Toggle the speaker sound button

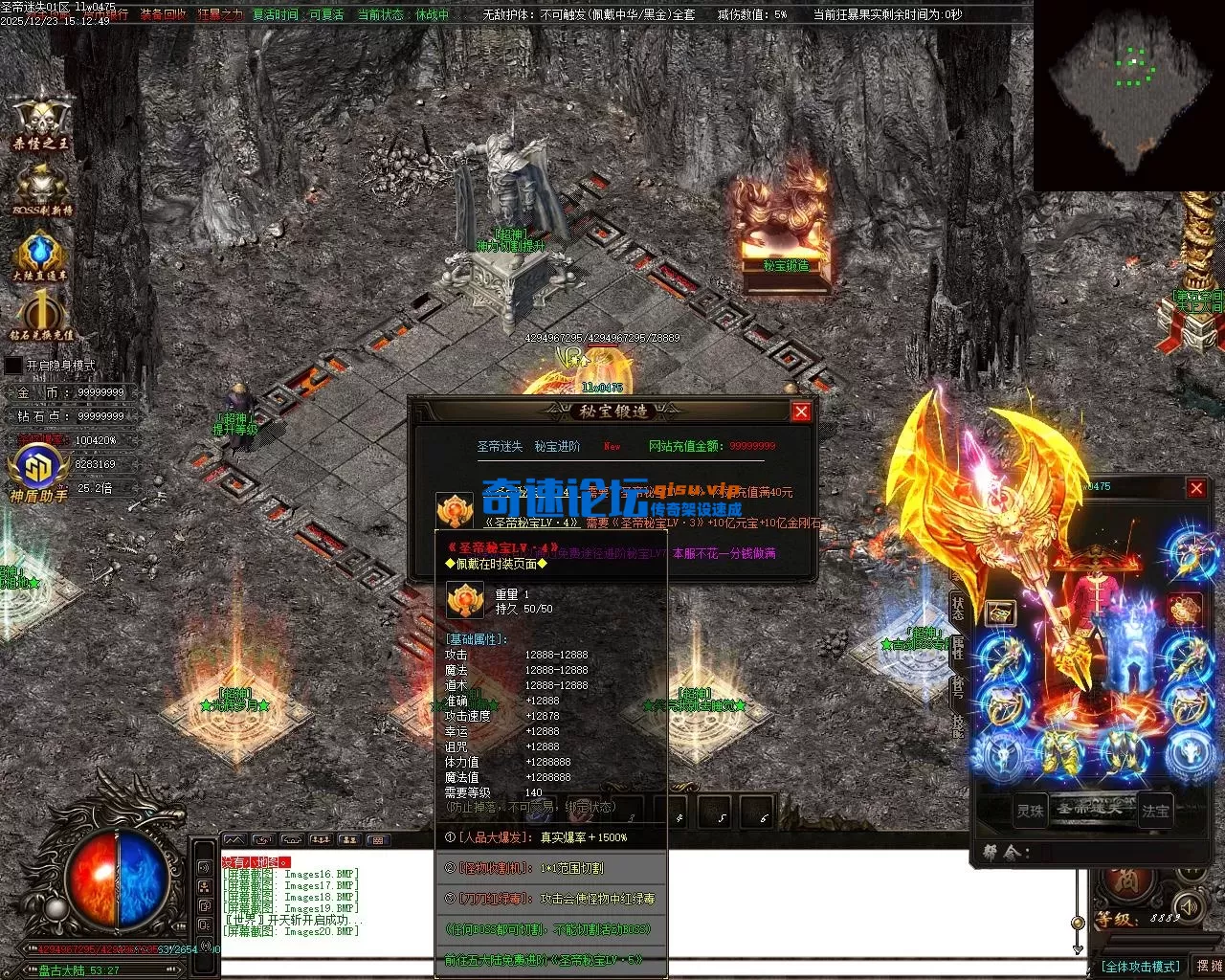(x=1188, y=904)
